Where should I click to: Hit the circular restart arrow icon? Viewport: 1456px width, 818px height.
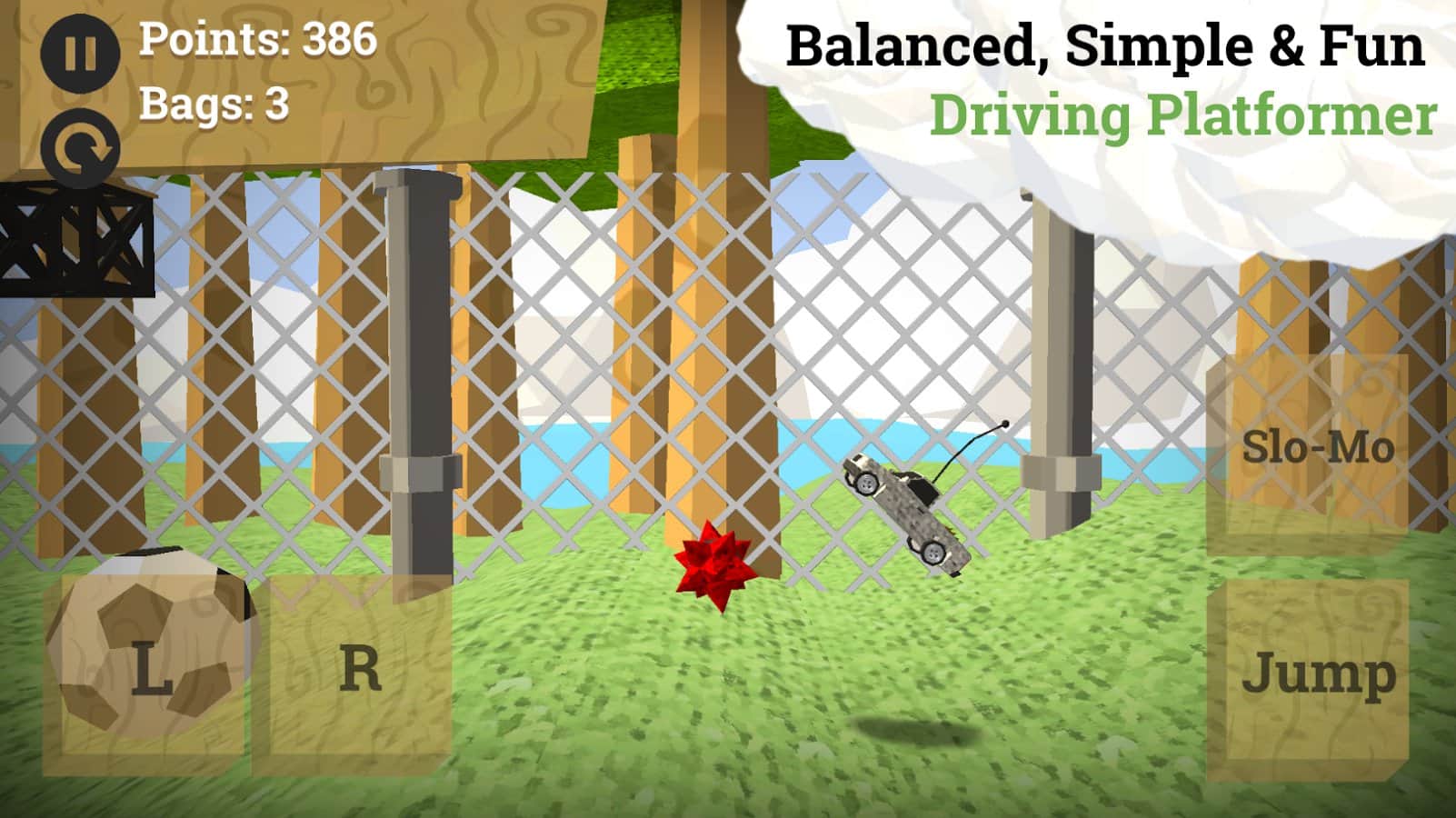pos(80,145)
